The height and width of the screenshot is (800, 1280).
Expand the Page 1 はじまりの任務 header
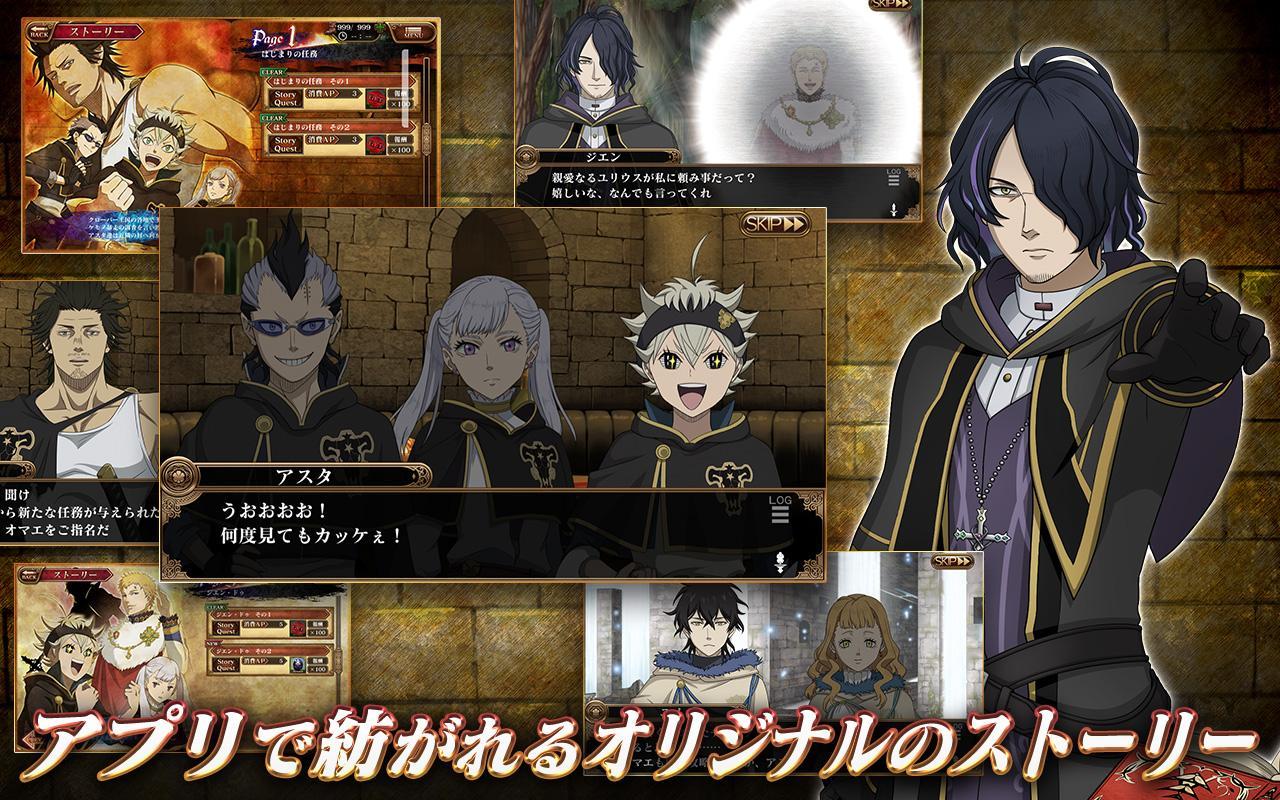point(290,42)
